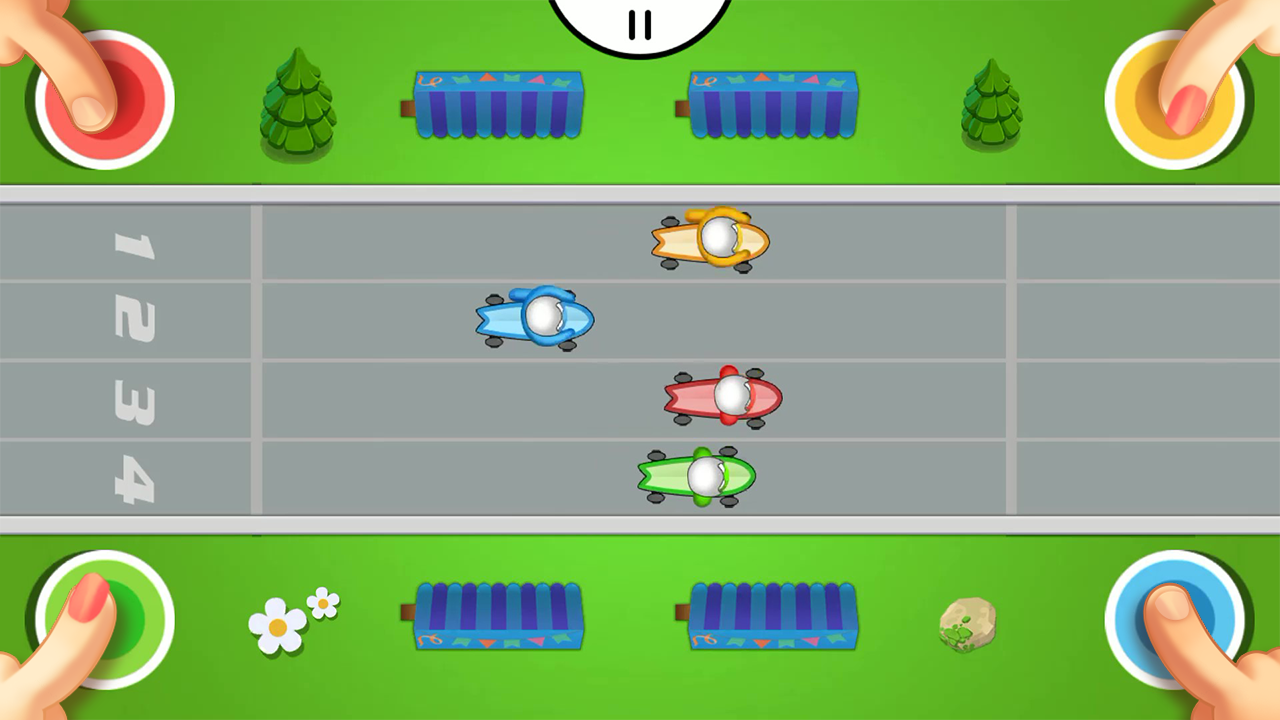Tap the yellow player button

1175,95
